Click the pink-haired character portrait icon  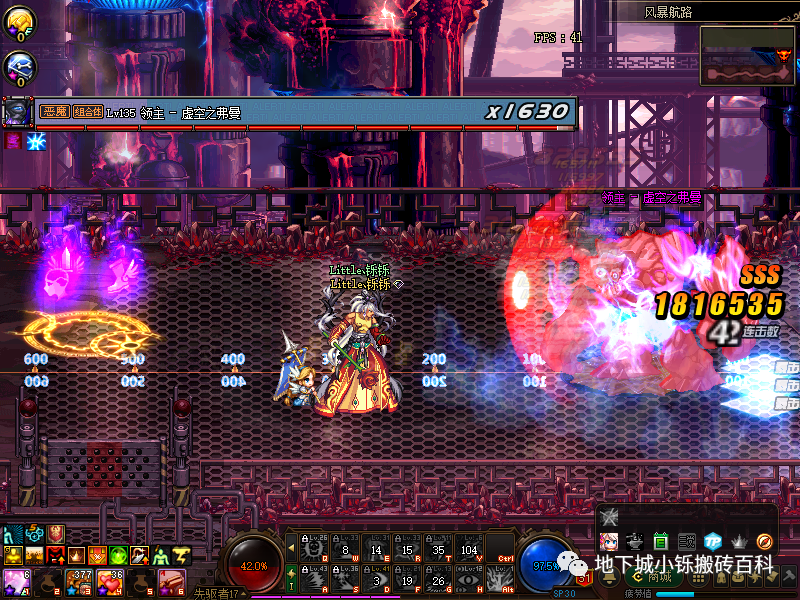[x=609, y=541]
